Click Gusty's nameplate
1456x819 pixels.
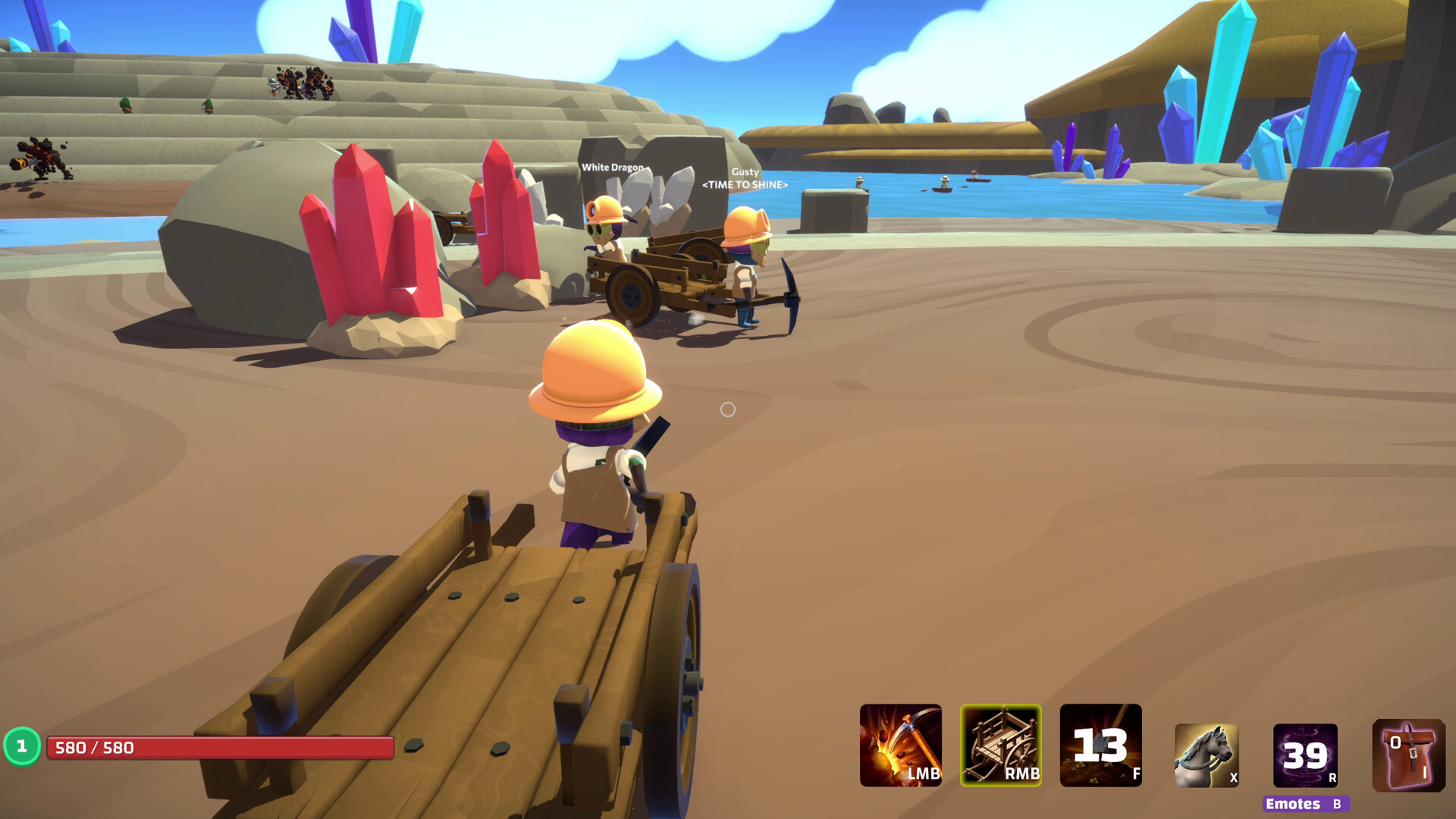click(x=744, y=171)
